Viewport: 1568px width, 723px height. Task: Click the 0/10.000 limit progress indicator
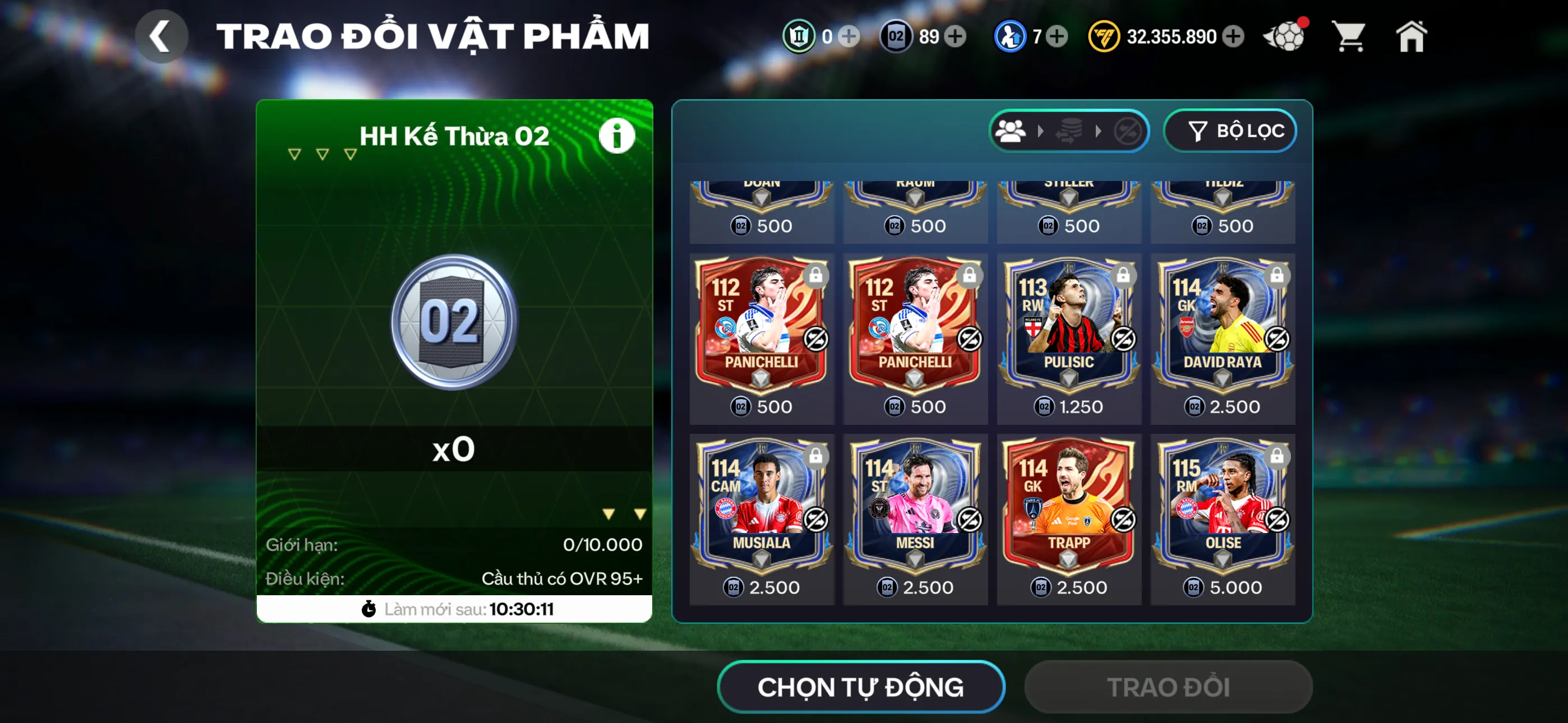coord(603,545)
